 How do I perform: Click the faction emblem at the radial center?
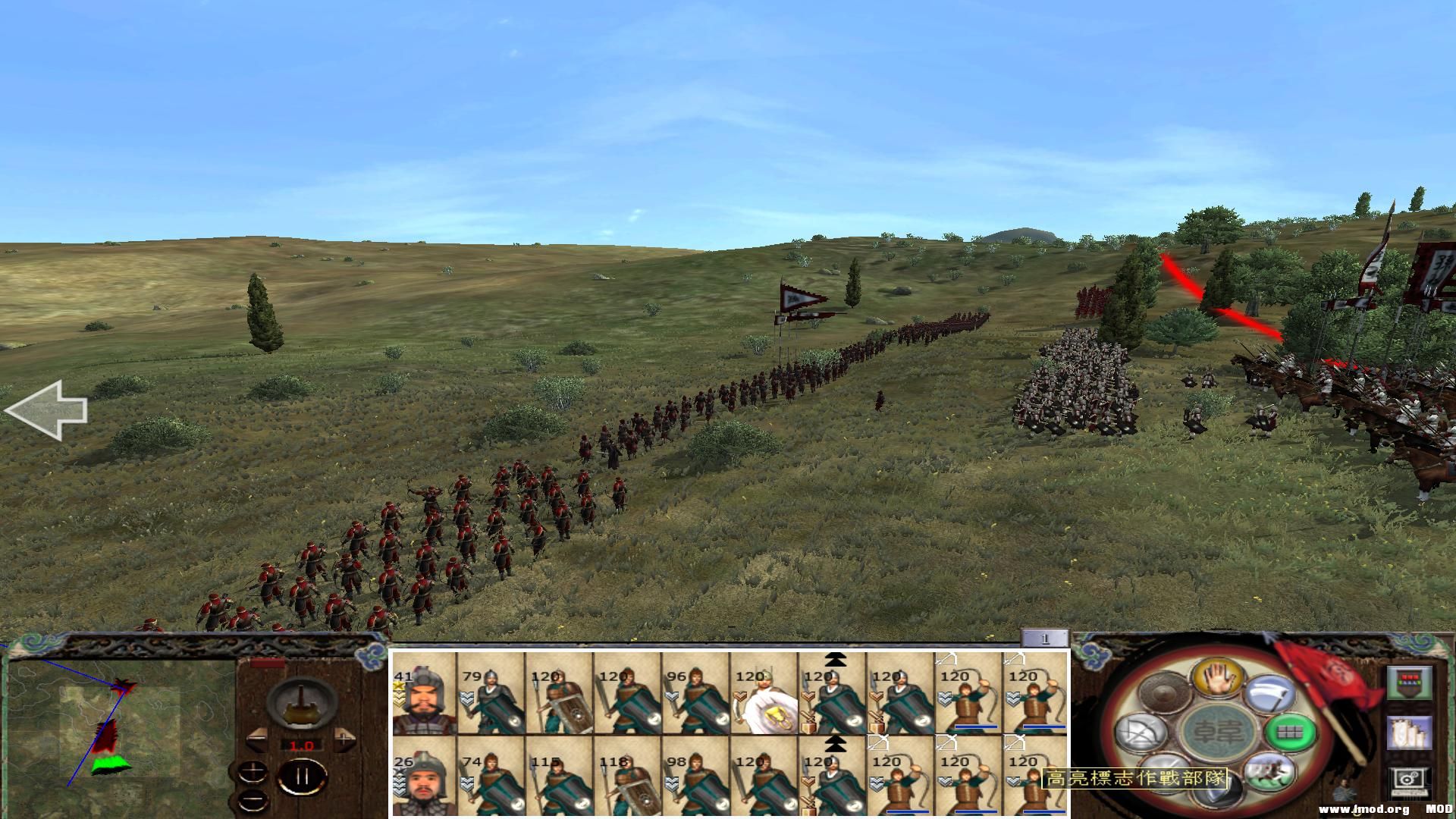(1219, 732)
